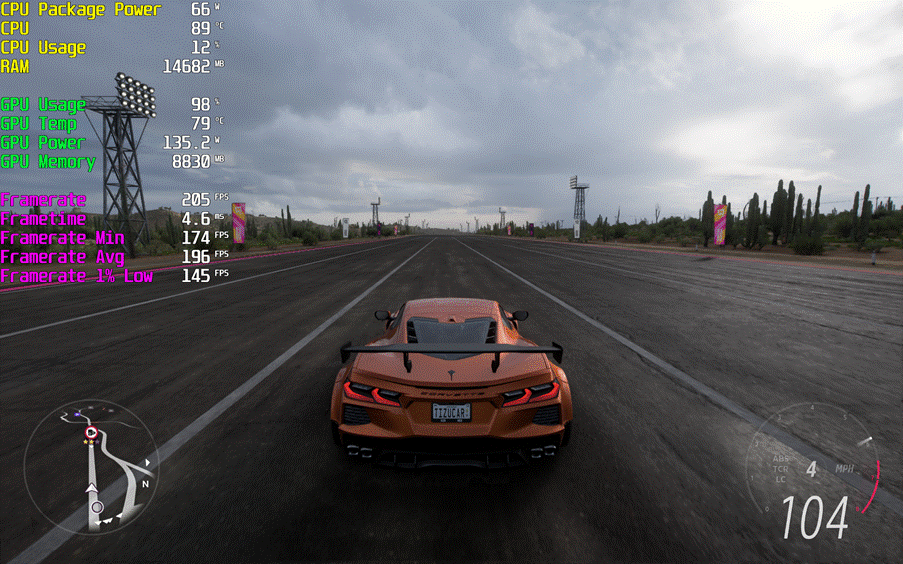Screen dimensions: 903x564
Task: Select the red speed trap marker on minimap
Action: pyautogui.click(x=91, y=432)
